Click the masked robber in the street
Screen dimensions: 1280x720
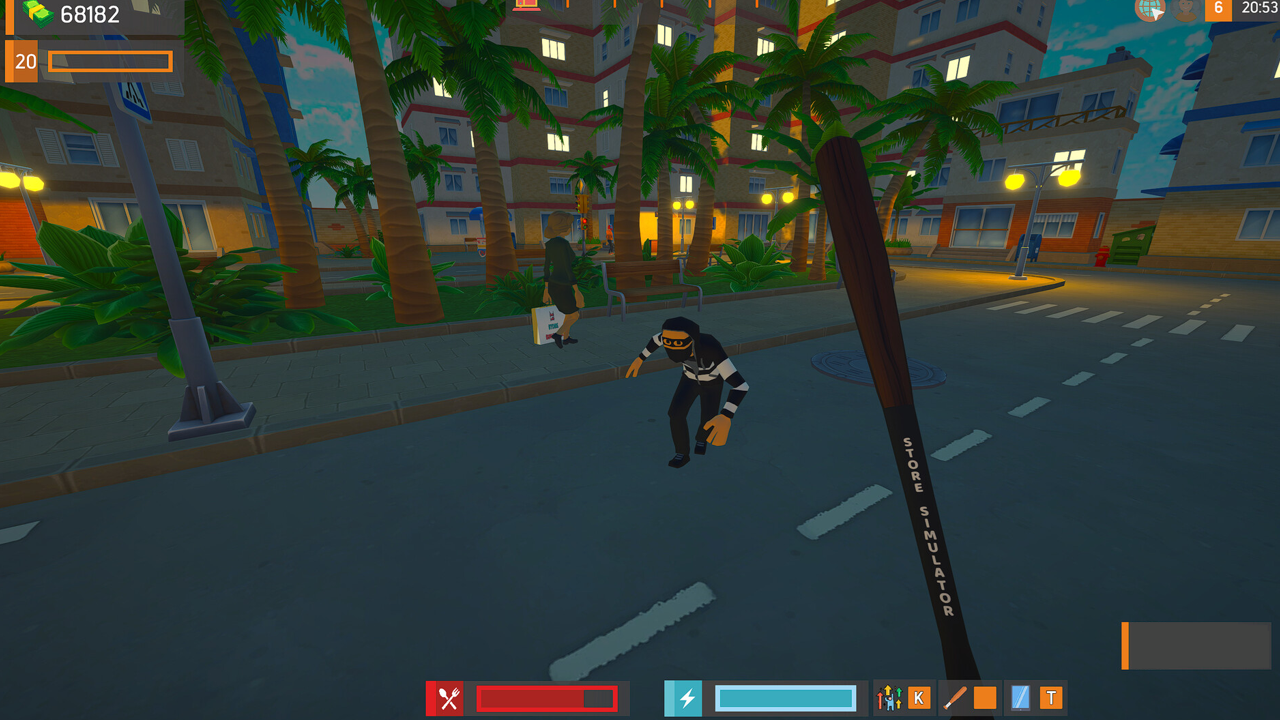[690, 390]
